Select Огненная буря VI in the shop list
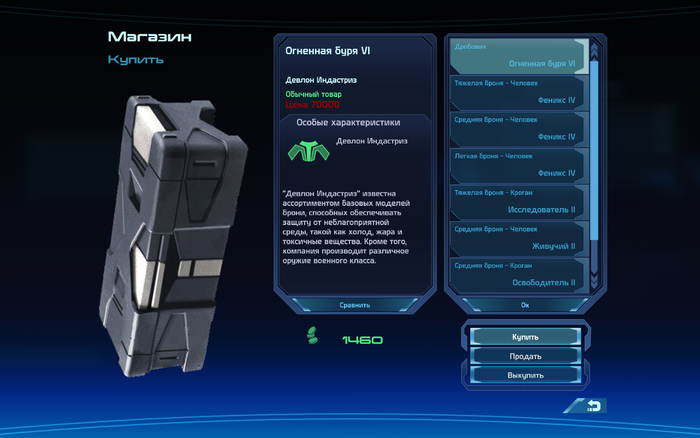 click(517, 55)
